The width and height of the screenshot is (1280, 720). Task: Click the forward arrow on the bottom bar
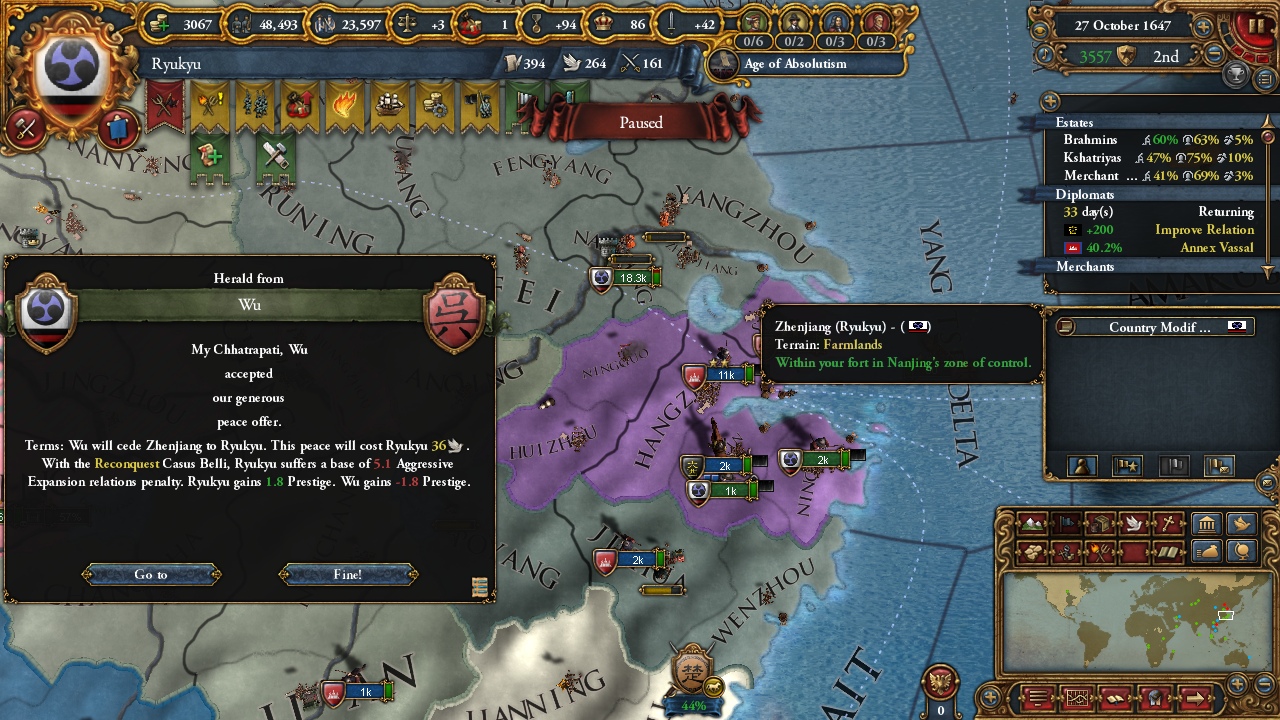coord(1195,699)
